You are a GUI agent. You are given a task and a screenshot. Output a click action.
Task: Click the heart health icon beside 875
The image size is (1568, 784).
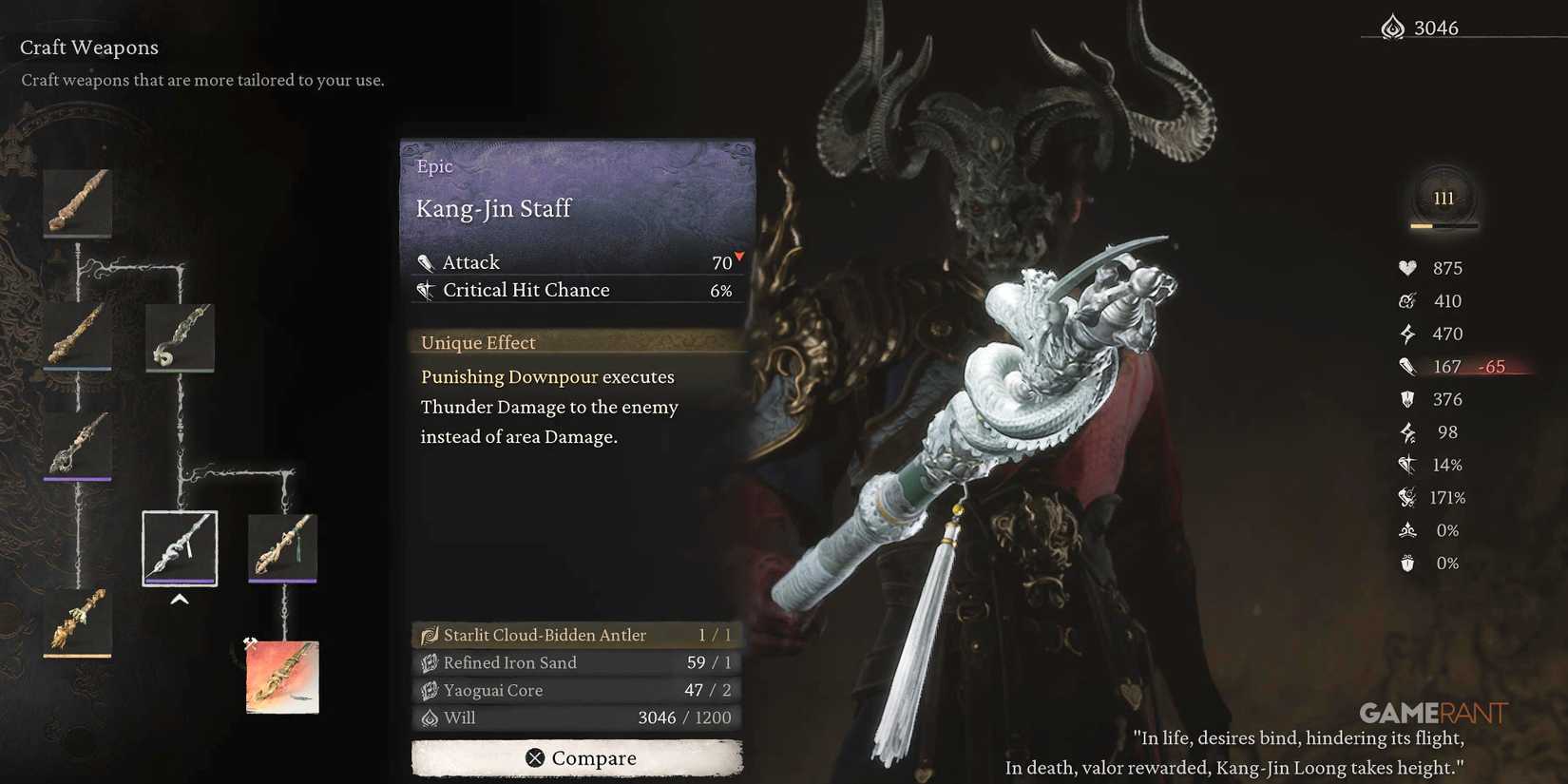tap(1407, 268)
